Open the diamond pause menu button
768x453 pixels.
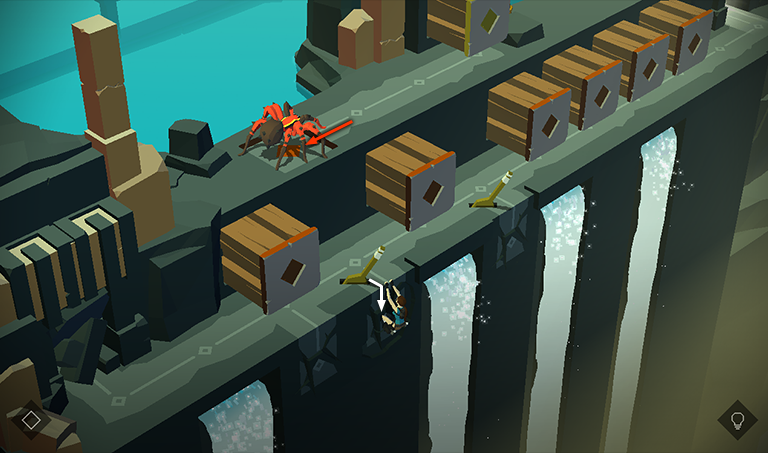coord(31,419)
